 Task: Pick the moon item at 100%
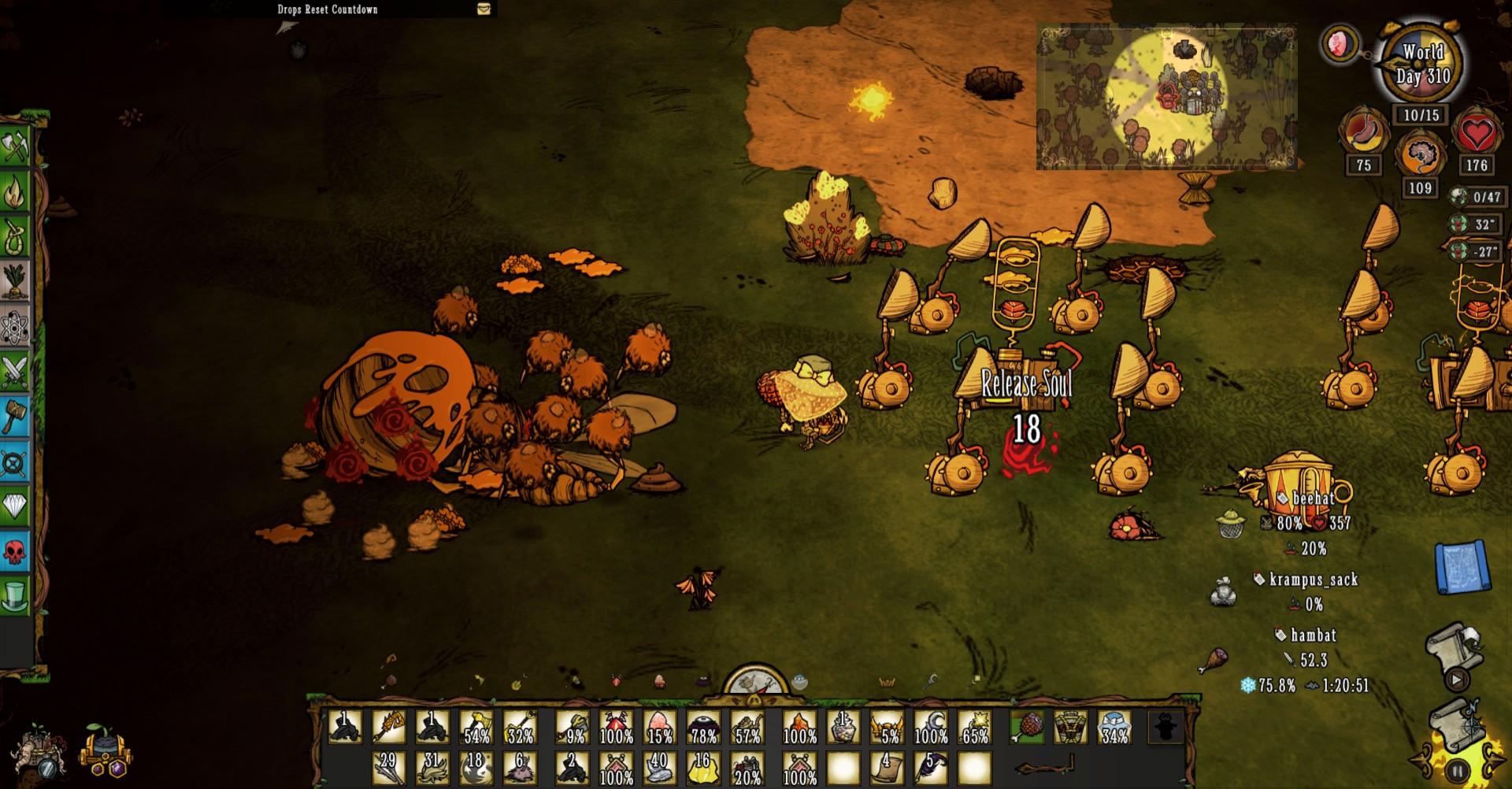(931, 727)
